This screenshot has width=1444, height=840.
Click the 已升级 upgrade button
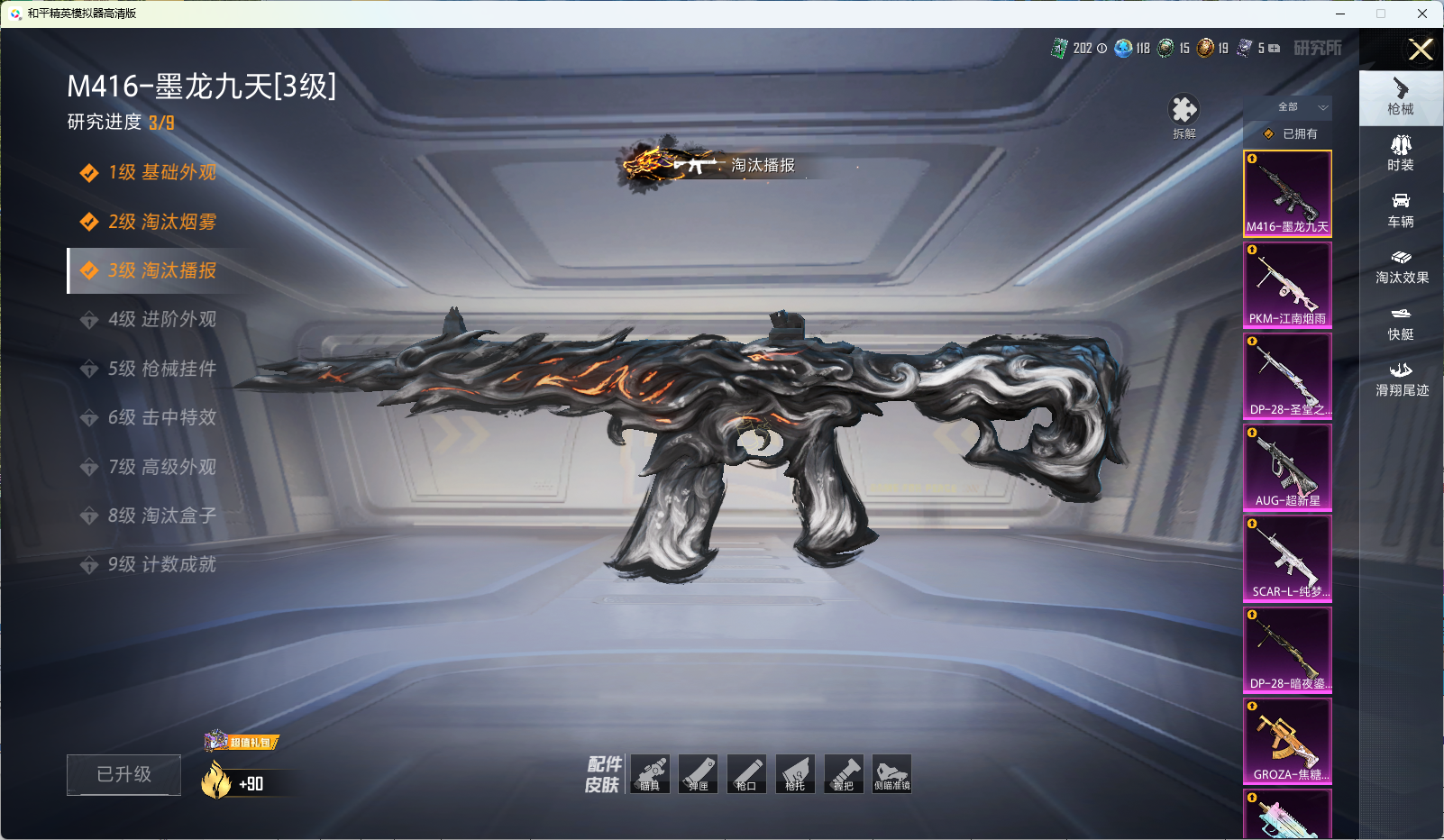(x=123, y=775)
